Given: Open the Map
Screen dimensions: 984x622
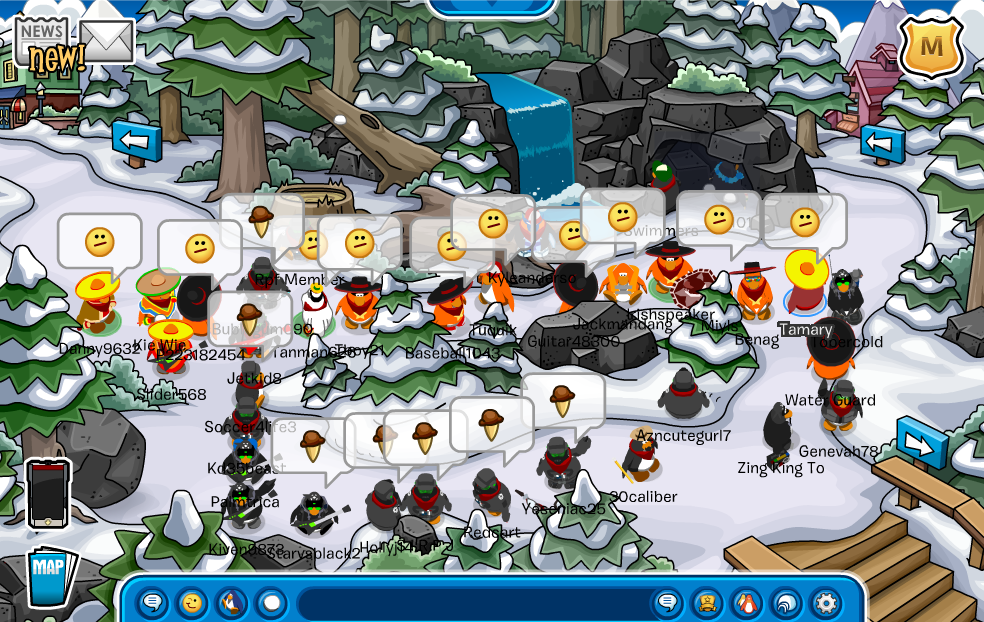Looking at the screenshot, I should pyautogui.click(x=50, y=577).
